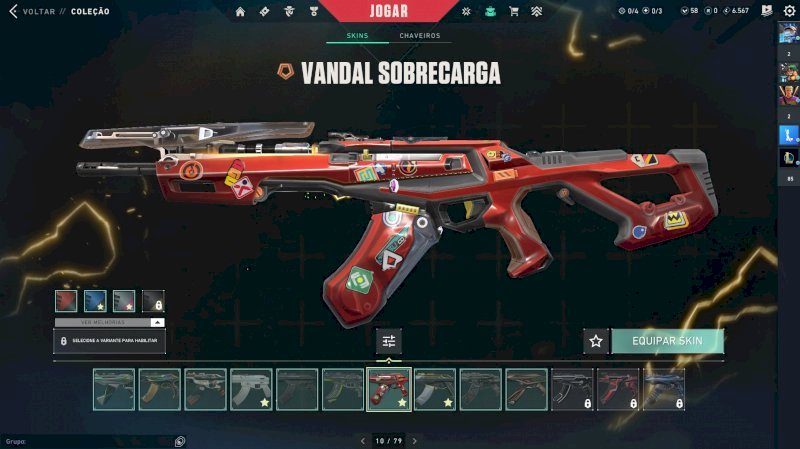Choose the red color variant swatch

[x=67, y=300]
